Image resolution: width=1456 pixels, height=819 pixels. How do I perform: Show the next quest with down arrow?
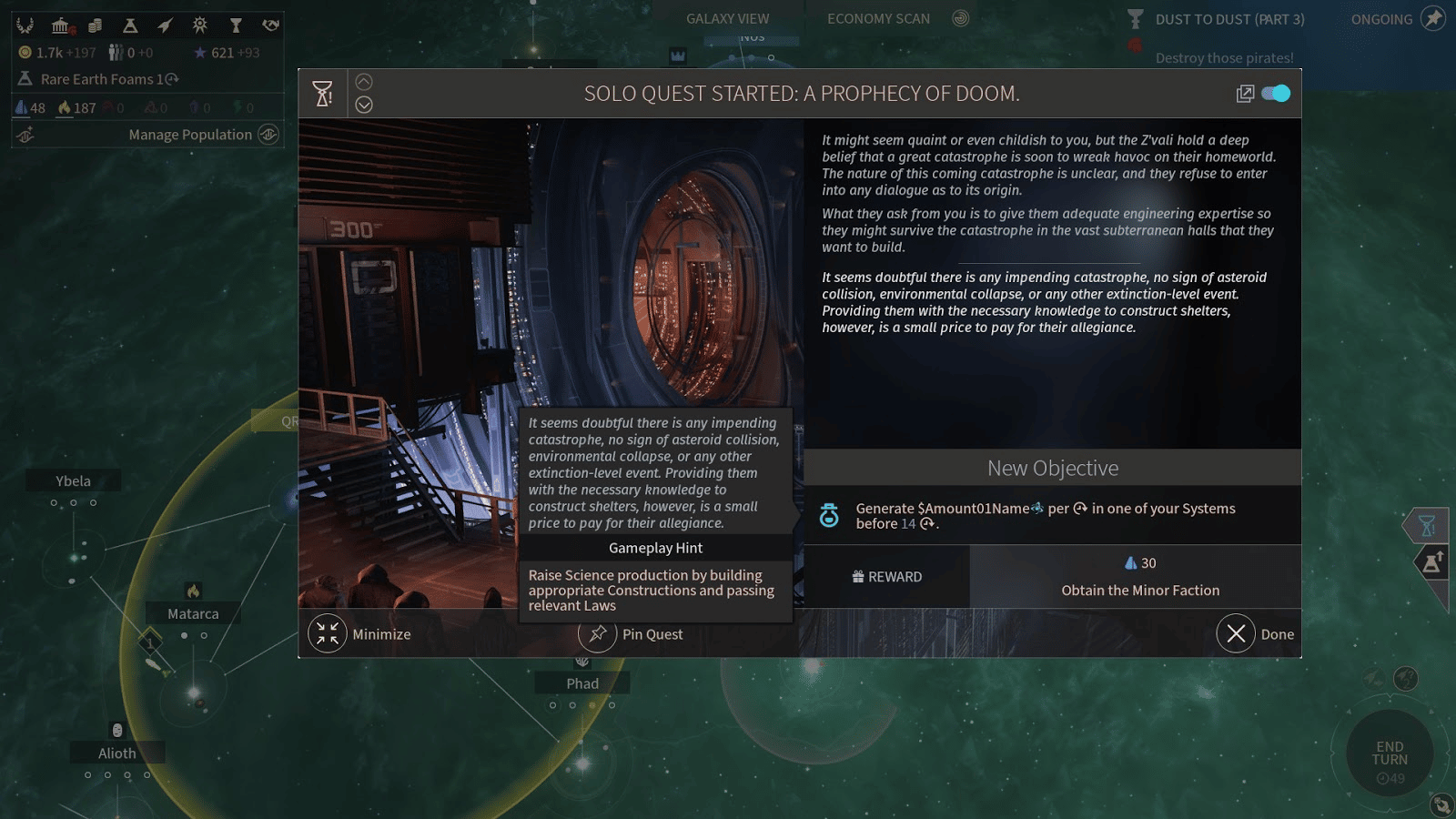tap(364, 105)
